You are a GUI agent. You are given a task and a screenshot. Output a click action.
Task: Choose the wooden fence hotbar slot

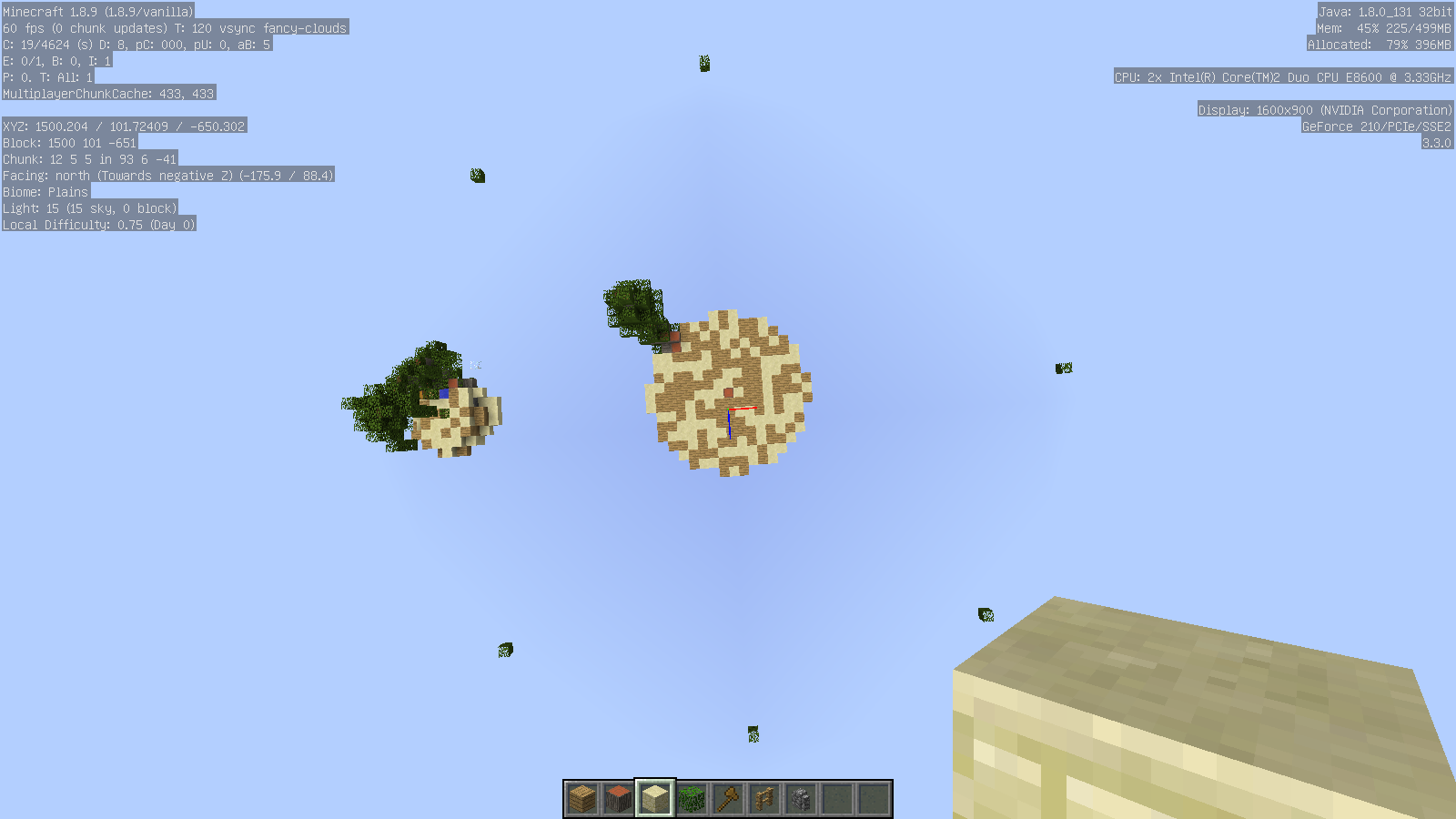pyautogui.click(x=764, y=799)
